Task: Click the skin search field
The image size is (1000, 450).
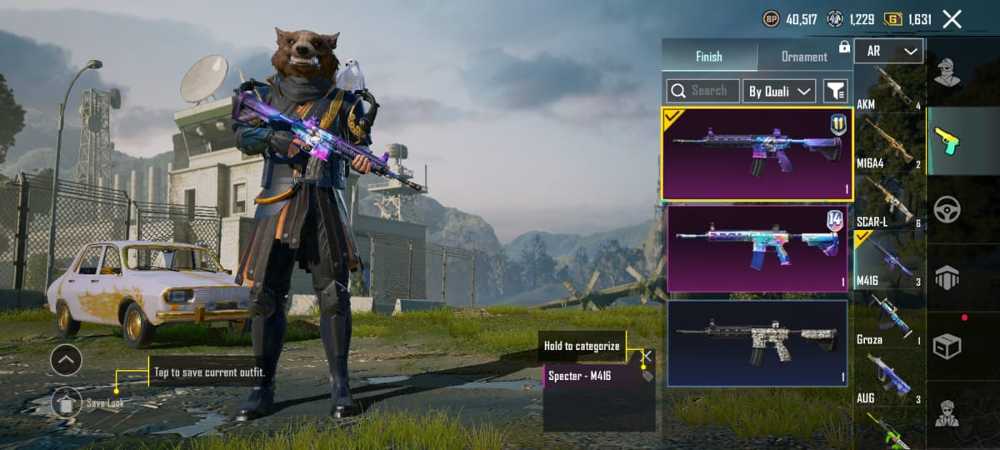Action: point(703,91)
